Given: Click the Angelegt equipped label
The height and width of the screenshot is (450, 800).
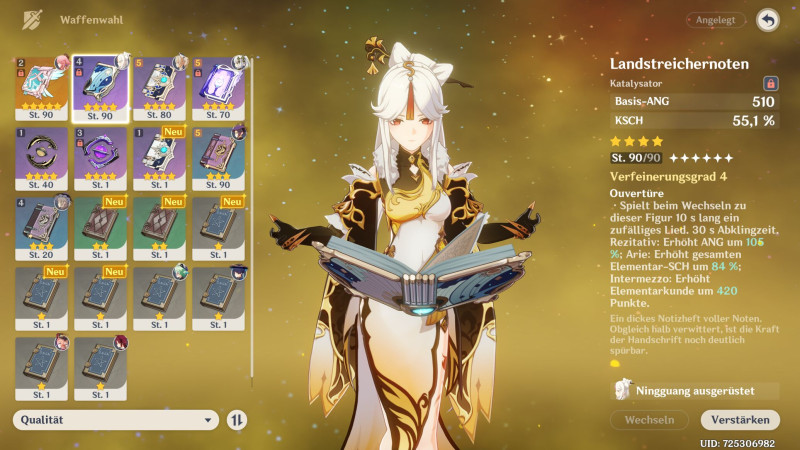Looking at the screenshot, I should [715, 20].
